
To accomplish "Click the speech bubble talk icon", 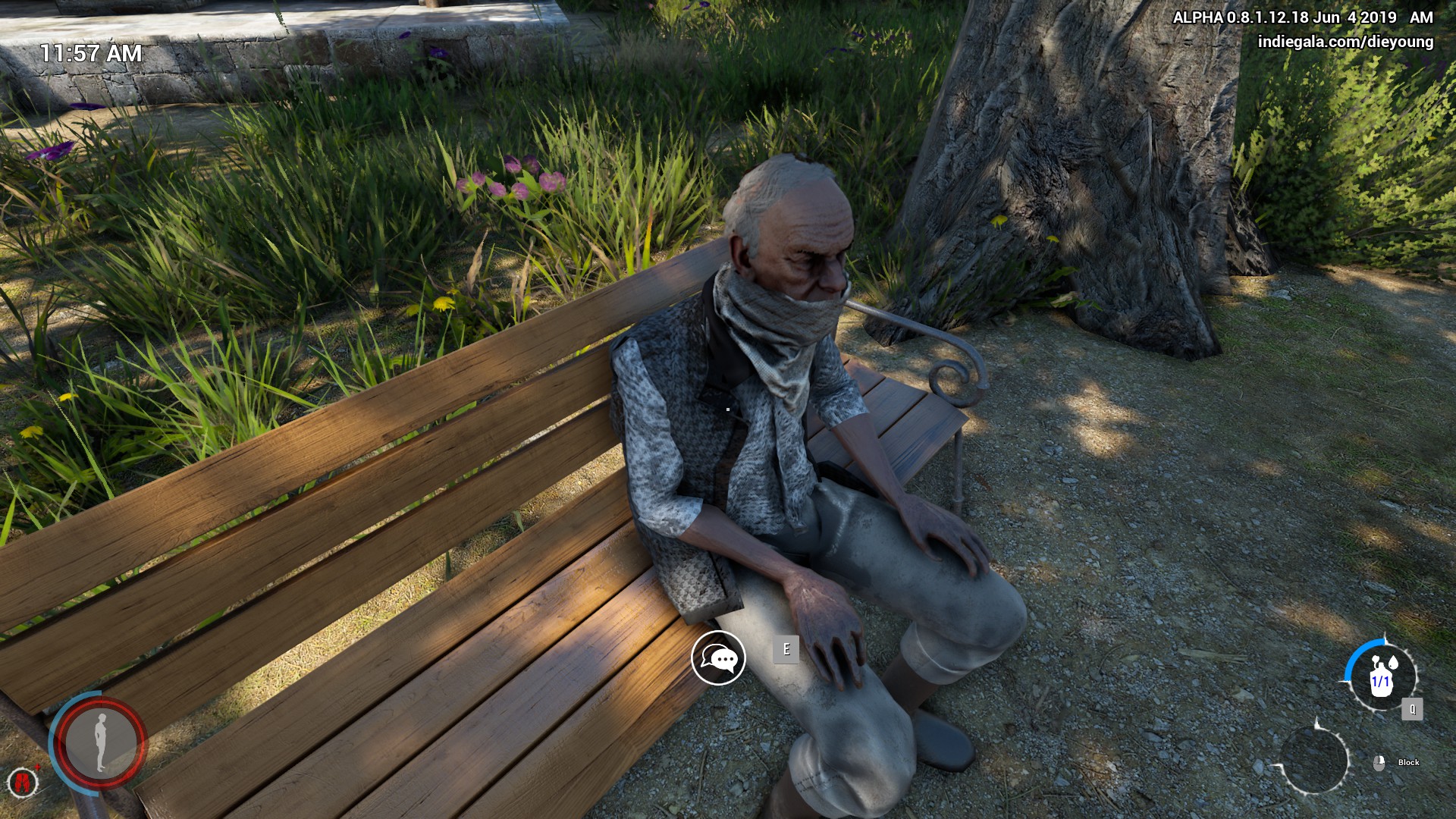I will tap(718, 658).
